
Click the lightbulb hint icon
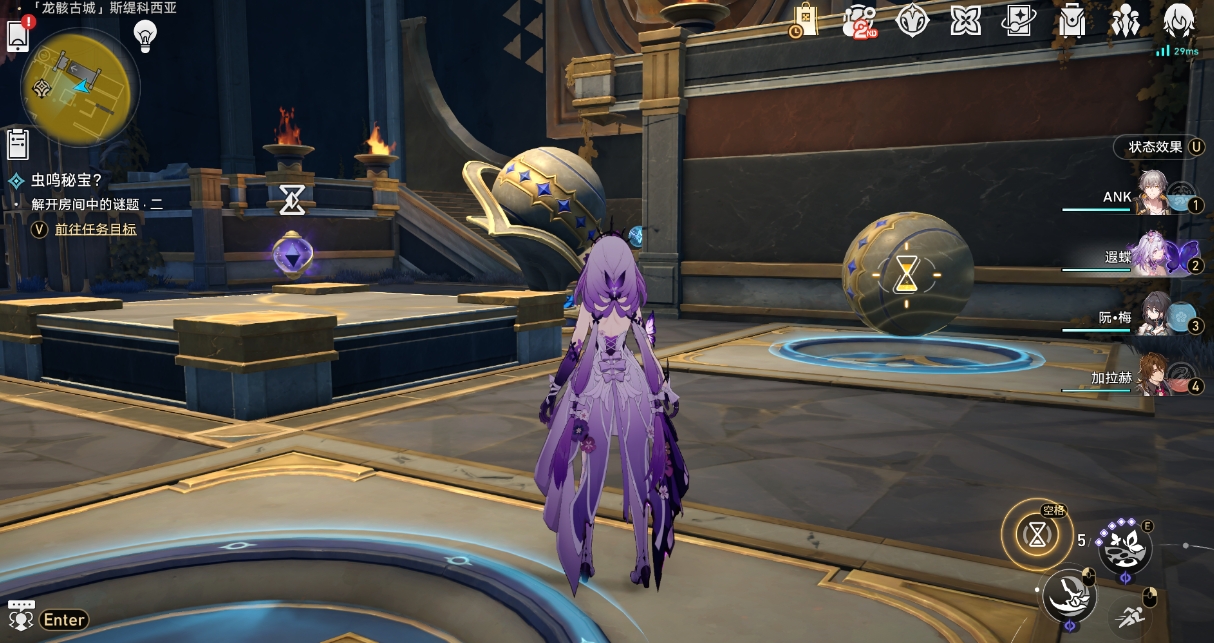pos(147,36)
